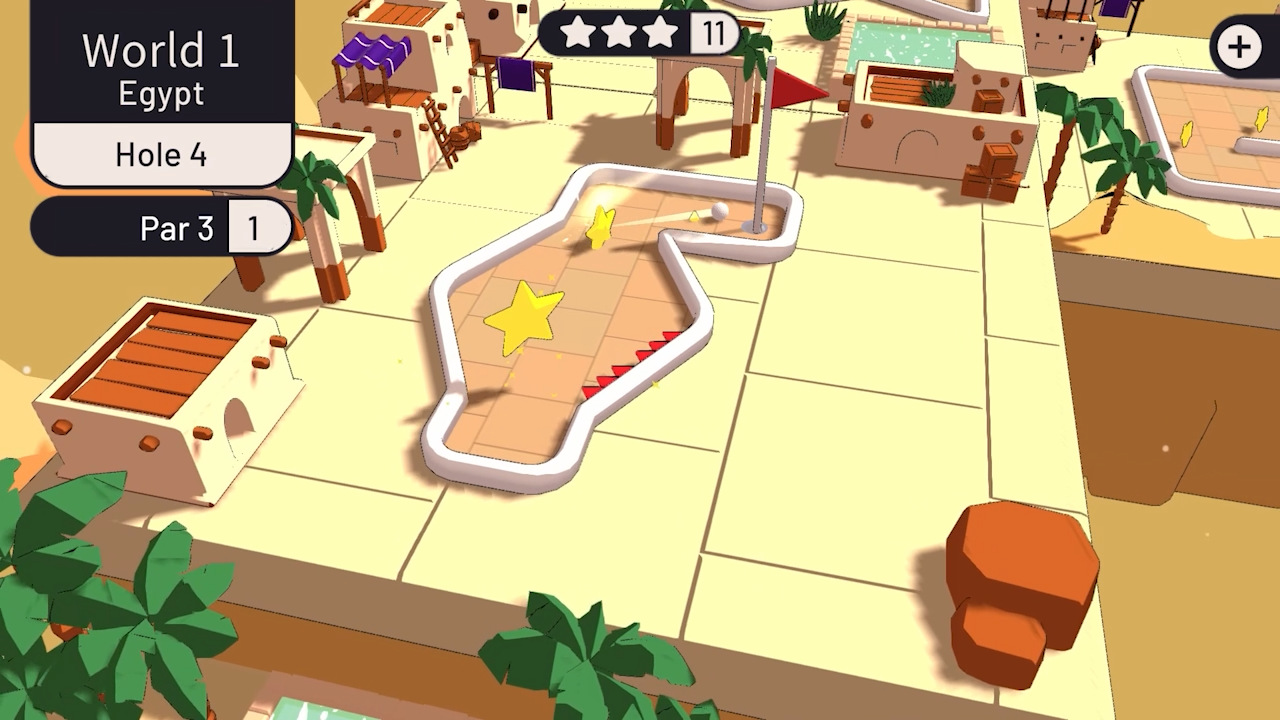Collect the large yellow star on the fairway
Image resolution: width=1280 pixels, height=720 pixels.
coord(527,316)
